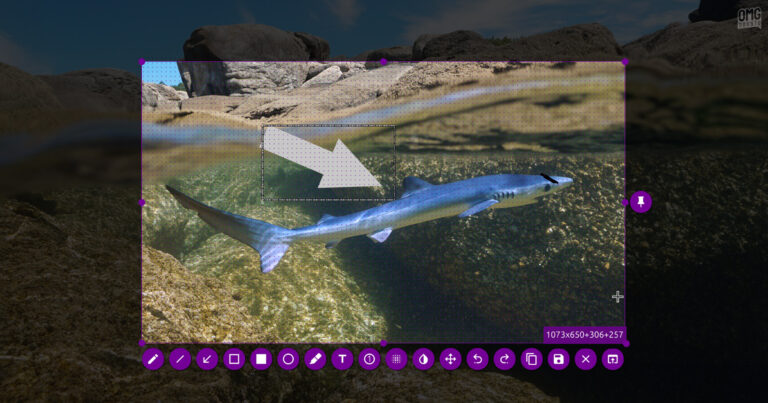Activate the arrow annotation tool
The height and width of the screenshot is (403, 768).
208,359
